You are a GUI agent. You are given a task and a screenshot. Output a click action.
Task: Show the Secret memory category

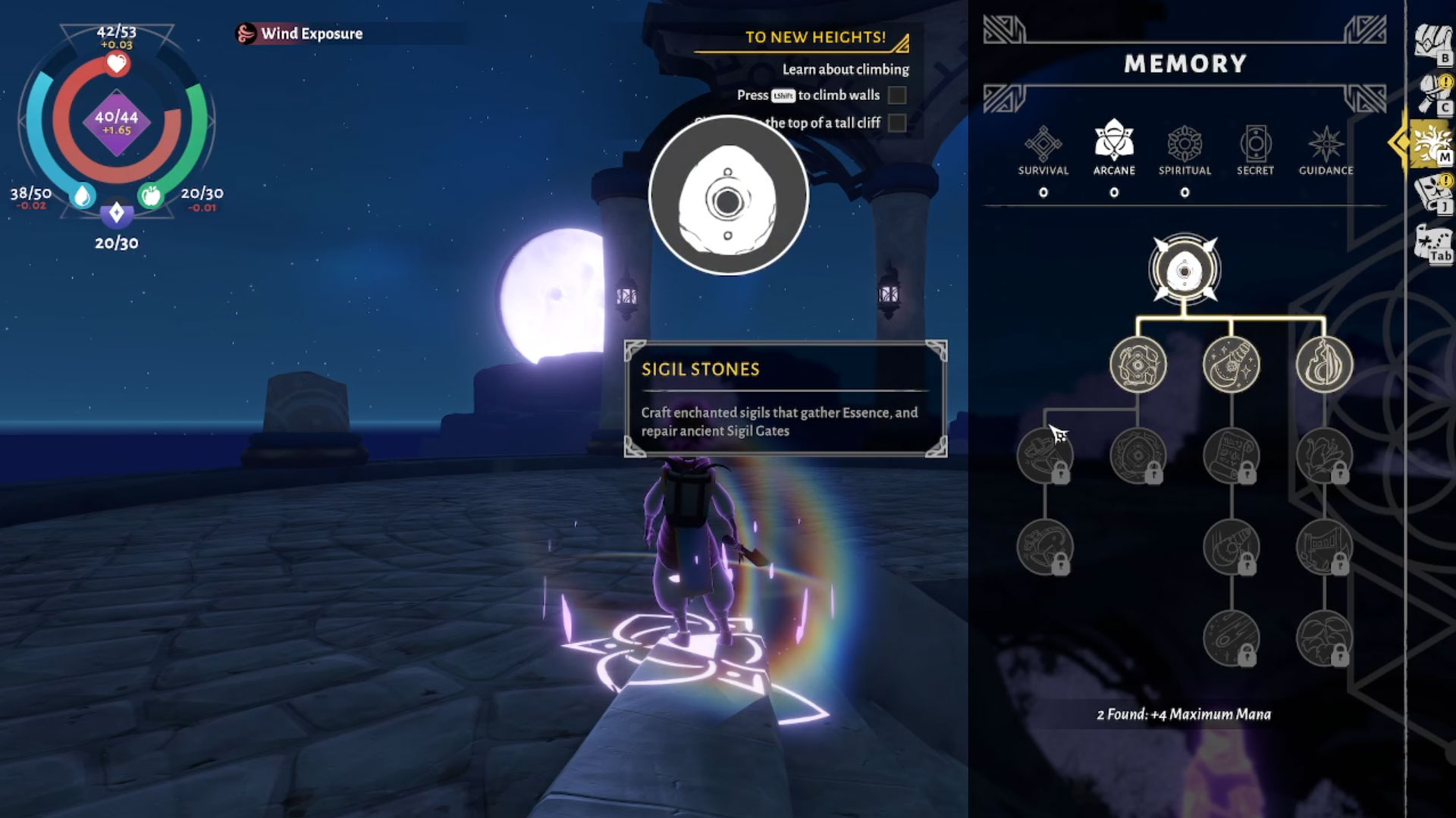pyautogui.click(x=1255, y=150)
